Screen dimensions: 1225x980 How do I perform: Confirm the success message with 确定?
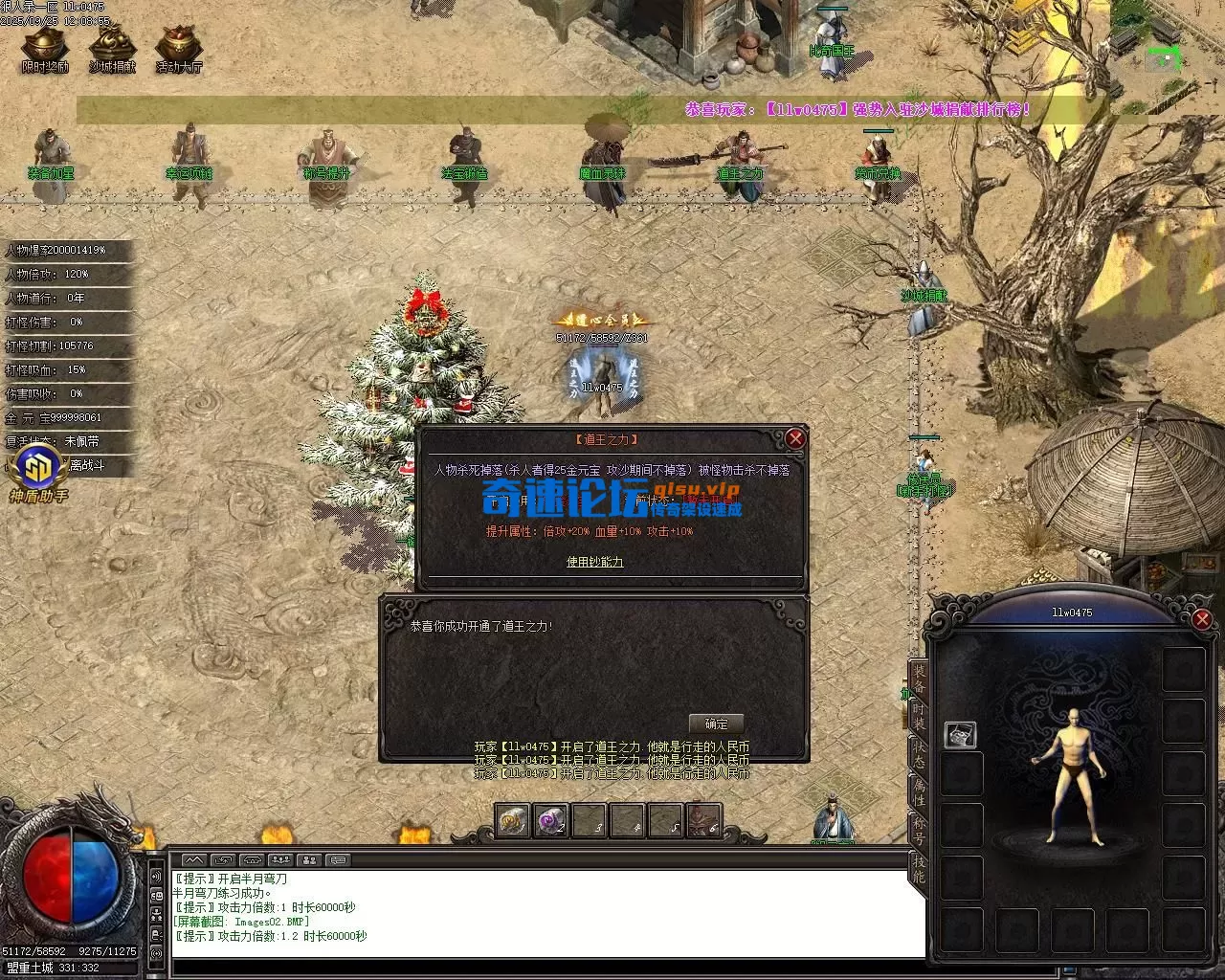(x=716, y=724)
